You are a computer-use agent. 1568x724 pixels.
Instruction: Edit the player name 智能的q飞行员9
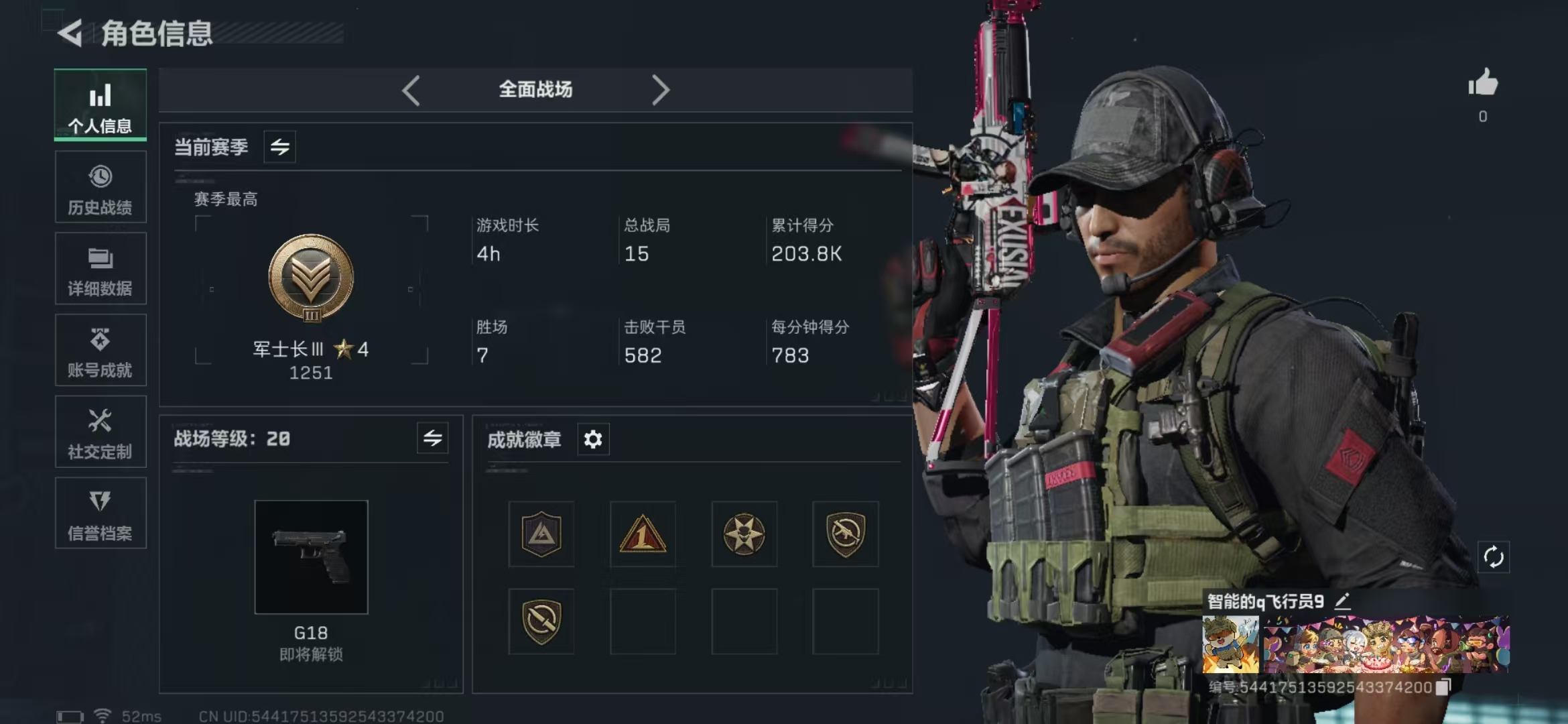1342,601
